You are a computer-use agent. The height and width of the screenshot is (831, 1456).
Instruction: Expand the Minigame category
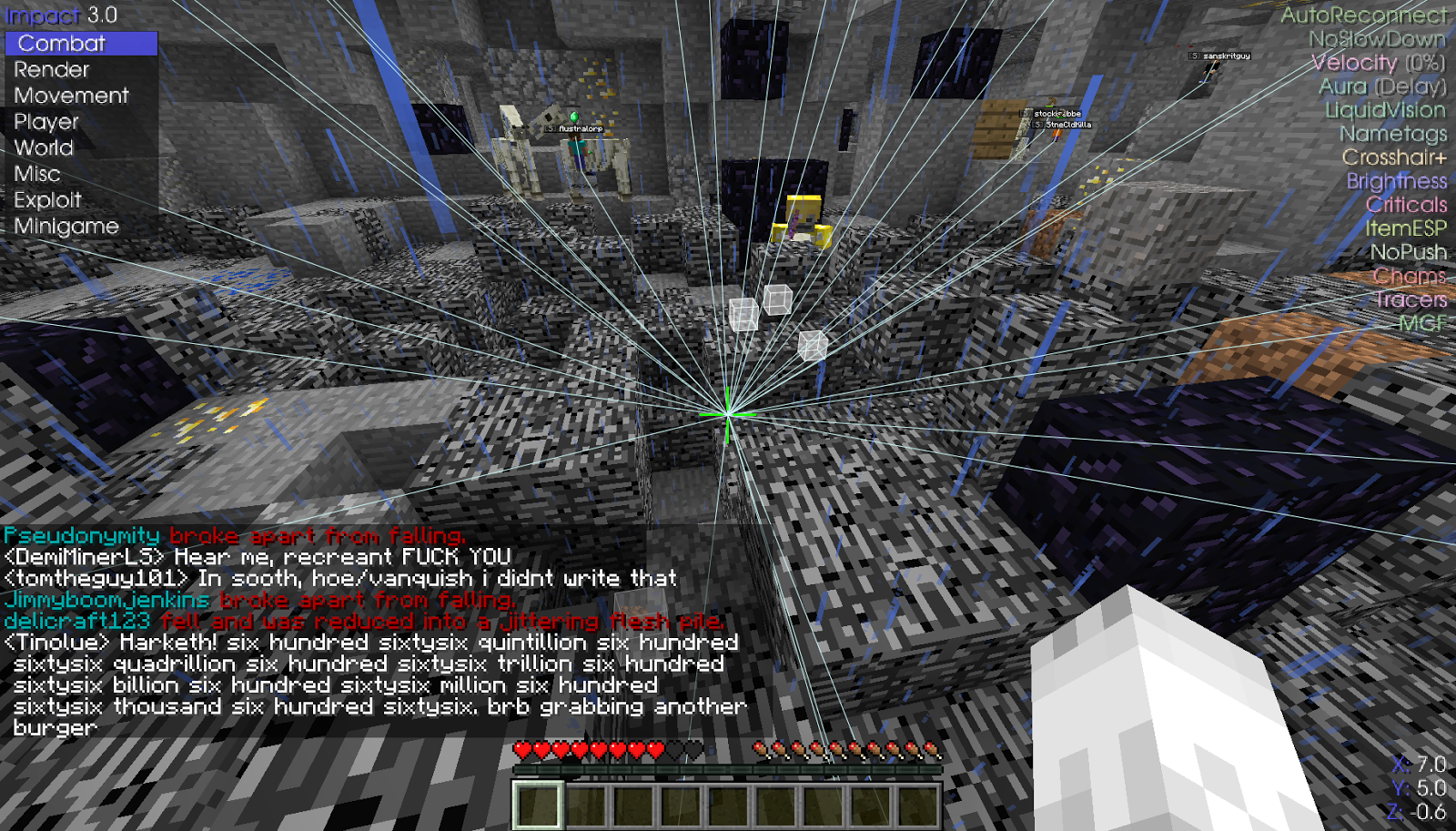64,226
